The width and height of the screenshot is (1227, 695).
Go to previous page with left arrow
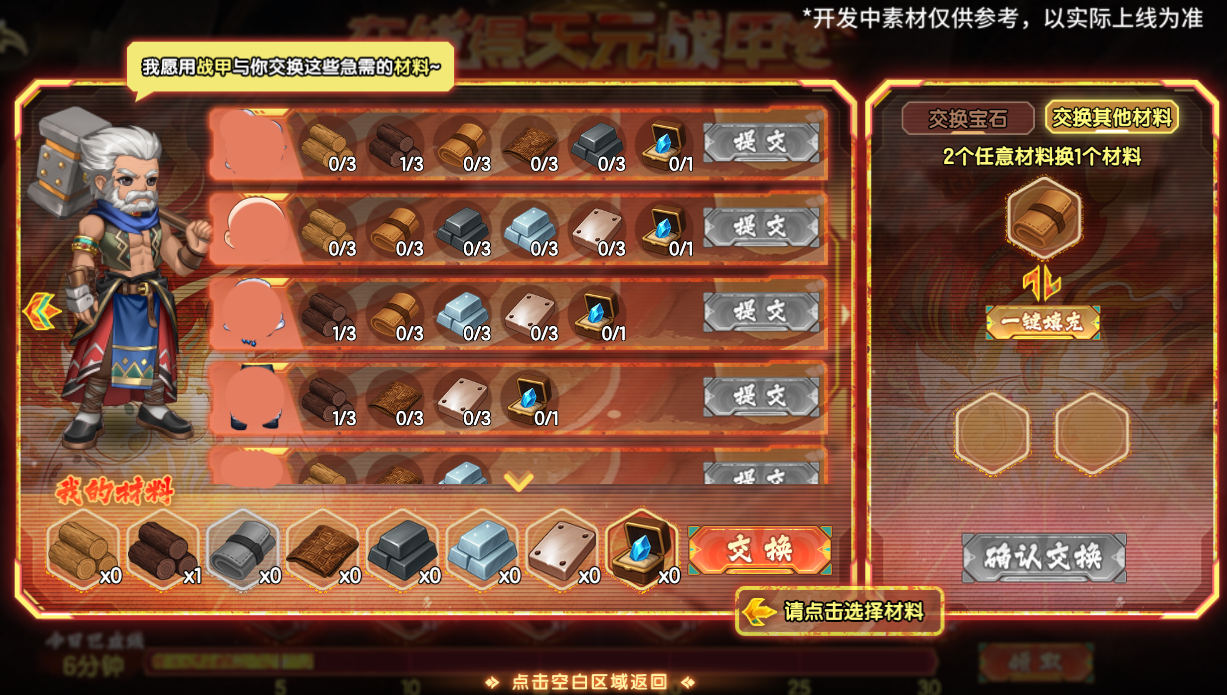(x=41, y=312)
